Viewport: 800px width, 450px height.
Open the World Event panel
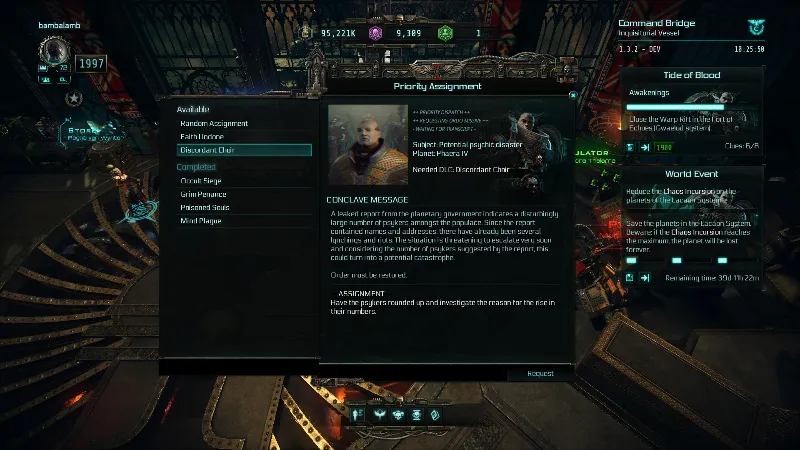click(691, 172)
